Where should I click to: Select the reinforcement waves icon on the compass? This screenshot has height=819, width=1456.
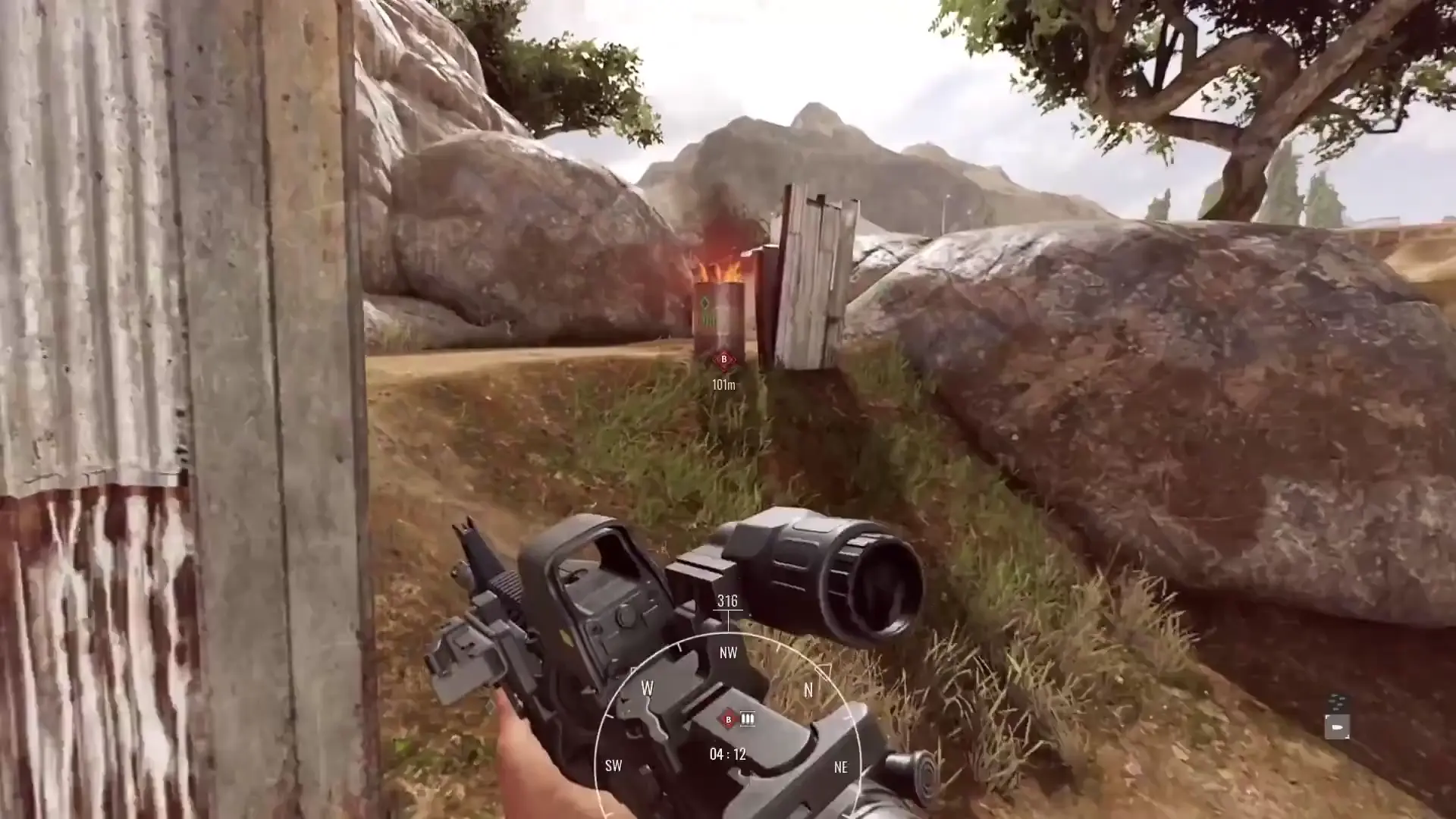[747, 719]
